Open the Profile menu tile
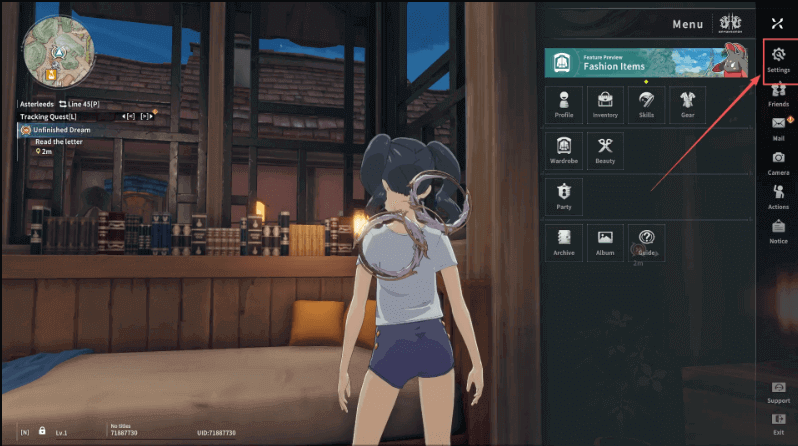 point(564,103)
